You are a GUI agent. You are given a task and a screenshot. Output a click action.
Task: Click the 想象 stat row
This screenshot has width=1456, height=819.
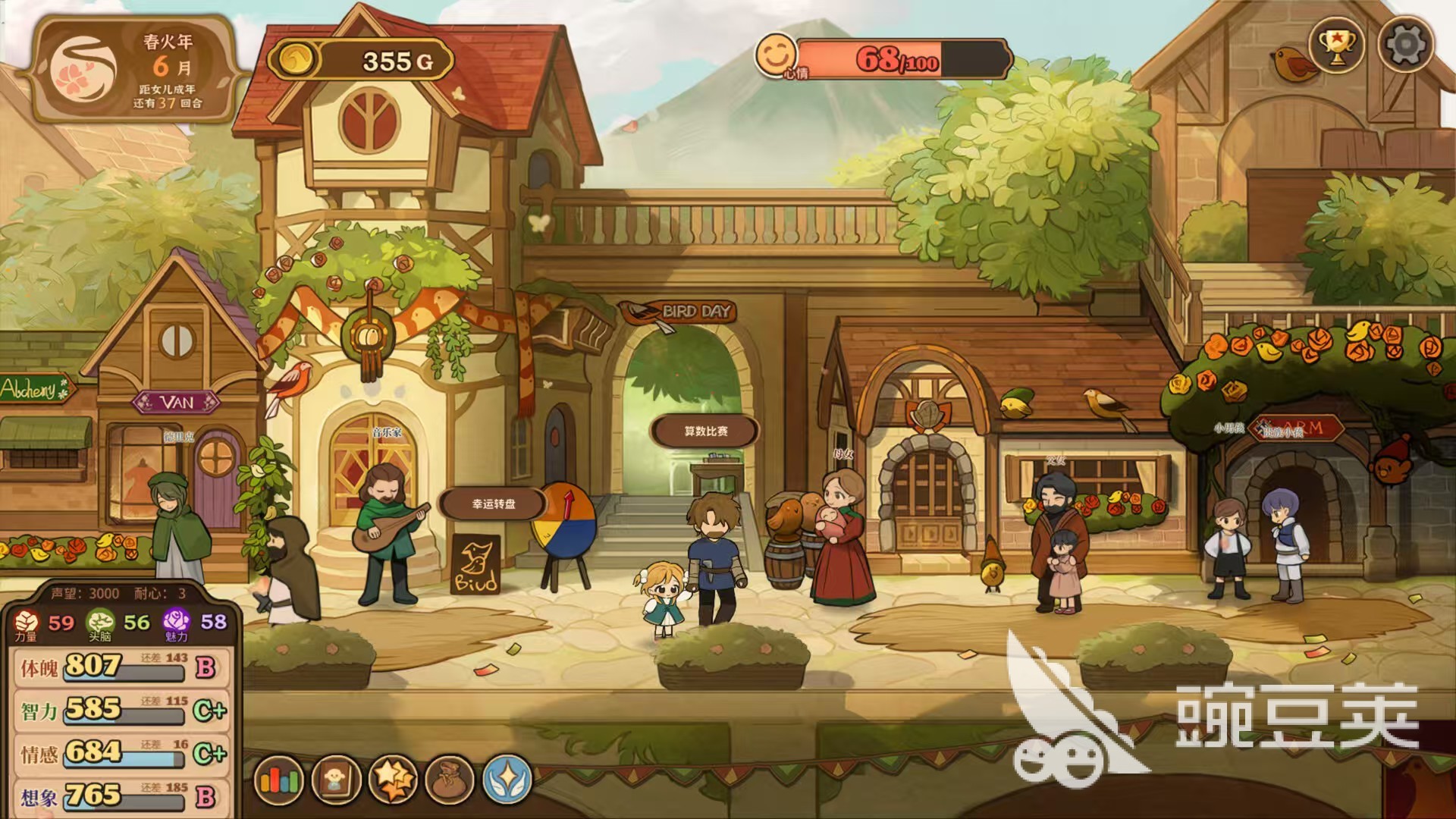click(x=121, y=796)
